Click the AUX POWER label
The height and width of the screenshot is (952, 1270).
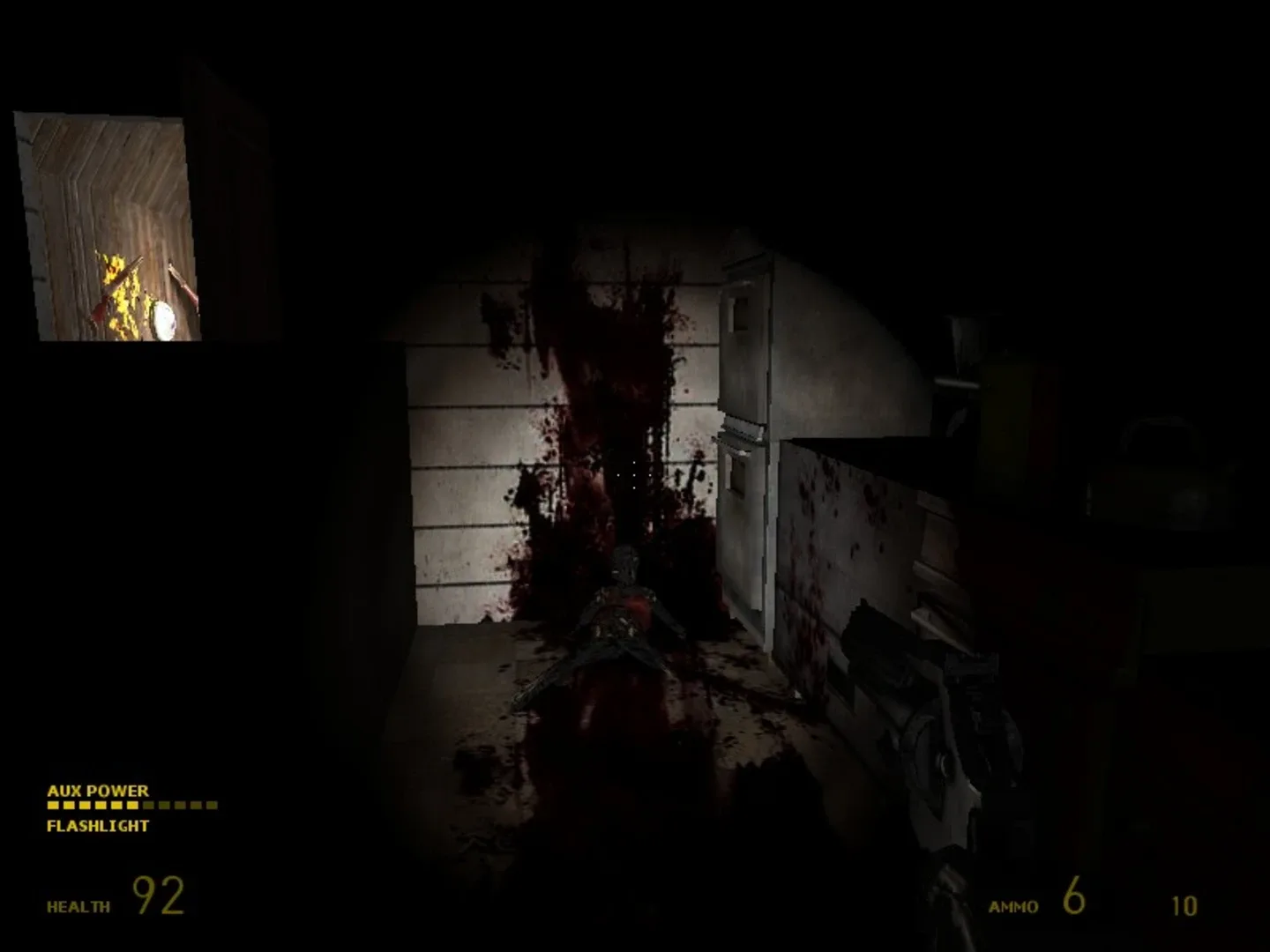[97, 791]
